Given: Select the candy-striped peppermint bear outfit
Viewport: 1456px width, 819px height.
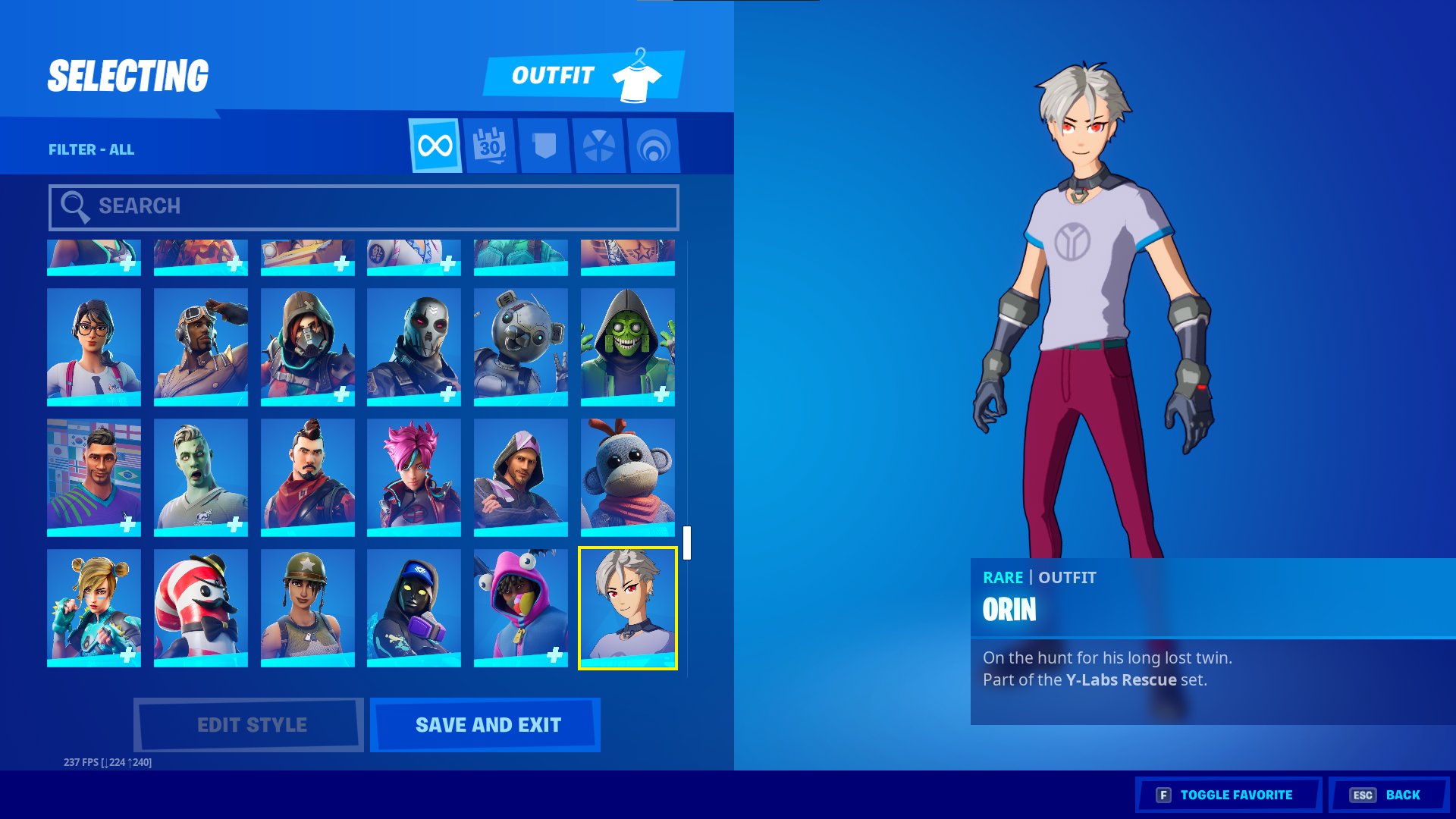Looking at the screenshot, I should pyautogui.click(x=200, y=608).
